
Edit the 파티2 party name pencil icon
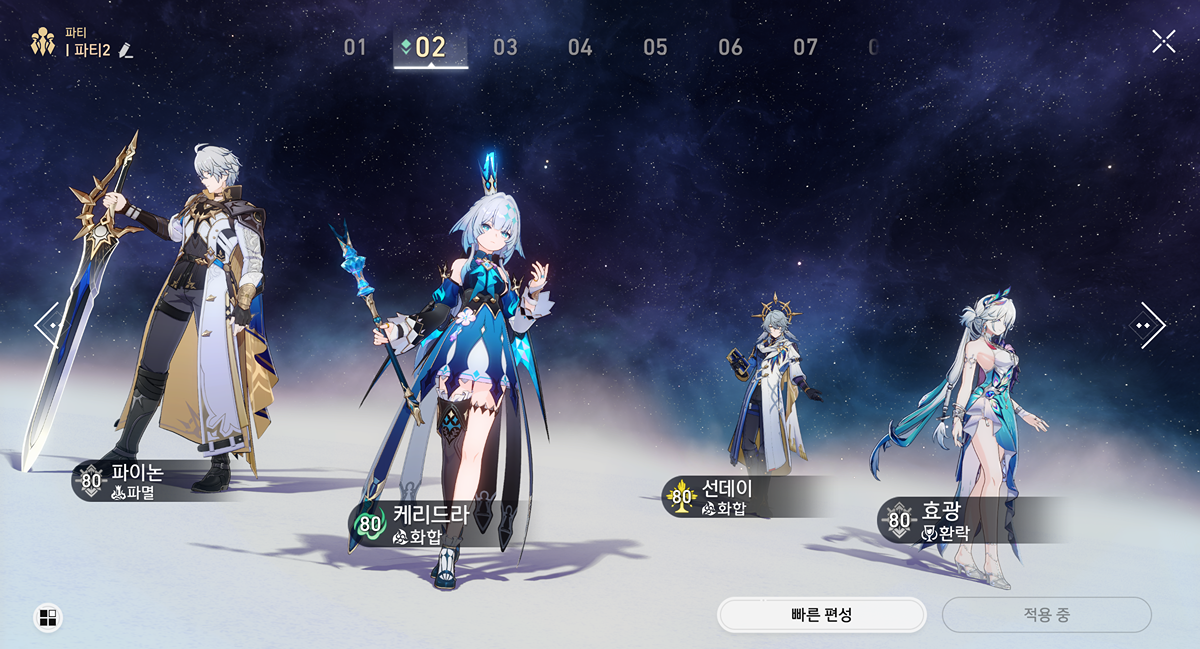[x=126, y=50]
